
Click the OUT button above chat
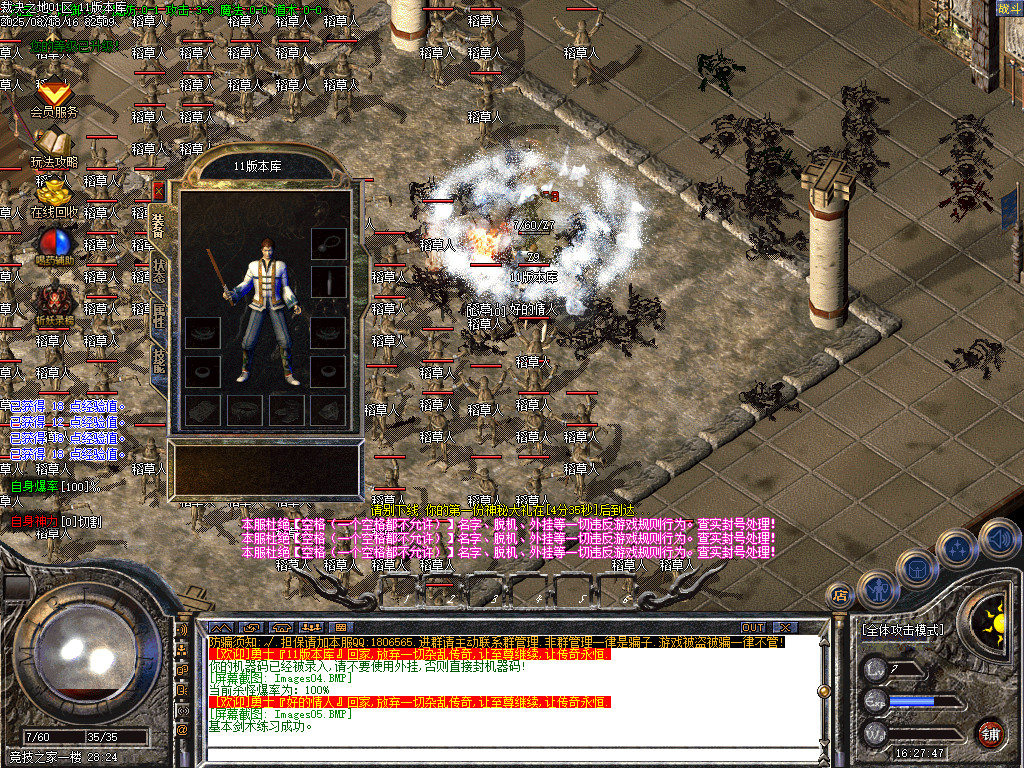753,627
